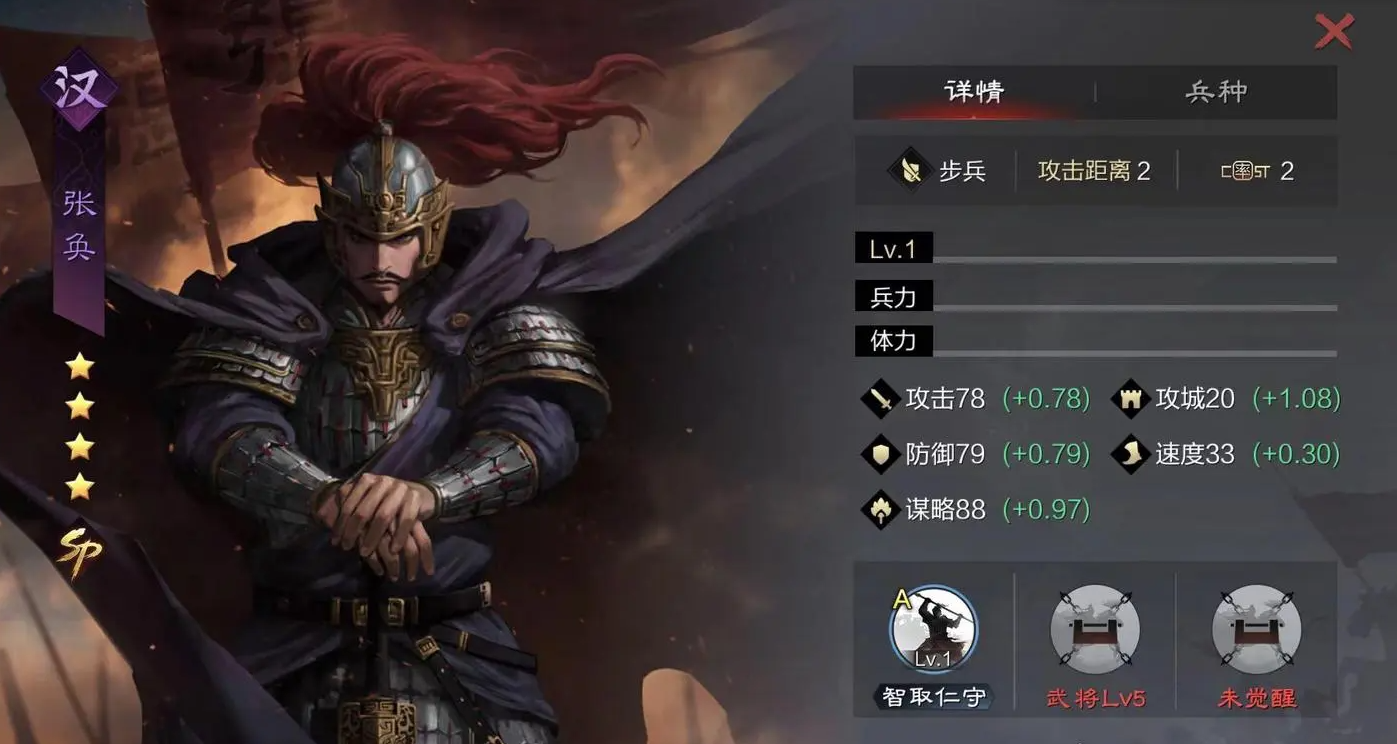Open the 智取仁守 A-grade skill icon
1397x744 pixels.
(931, 629)
